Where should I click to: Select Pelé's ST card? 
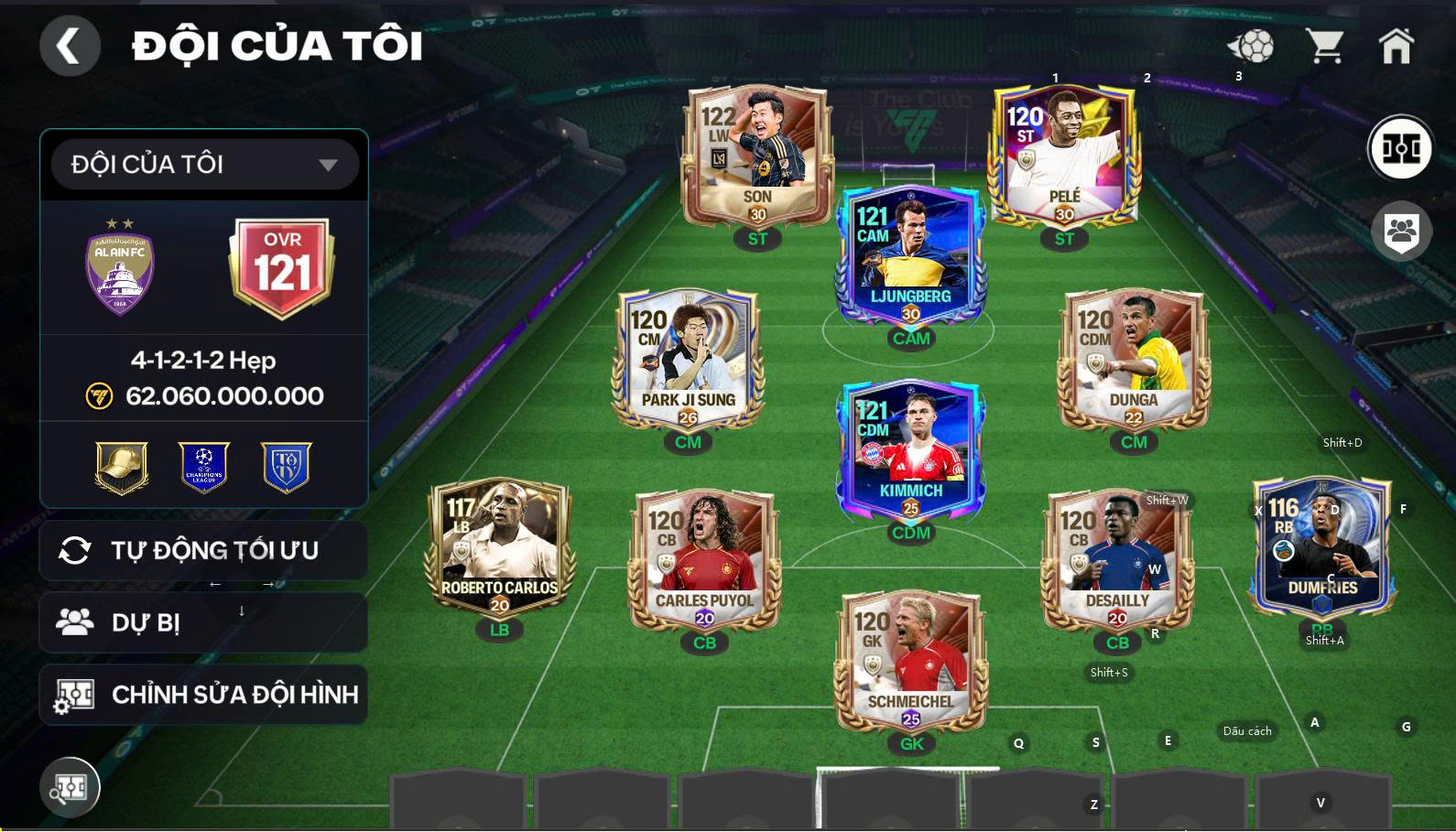pos(1065,156)
